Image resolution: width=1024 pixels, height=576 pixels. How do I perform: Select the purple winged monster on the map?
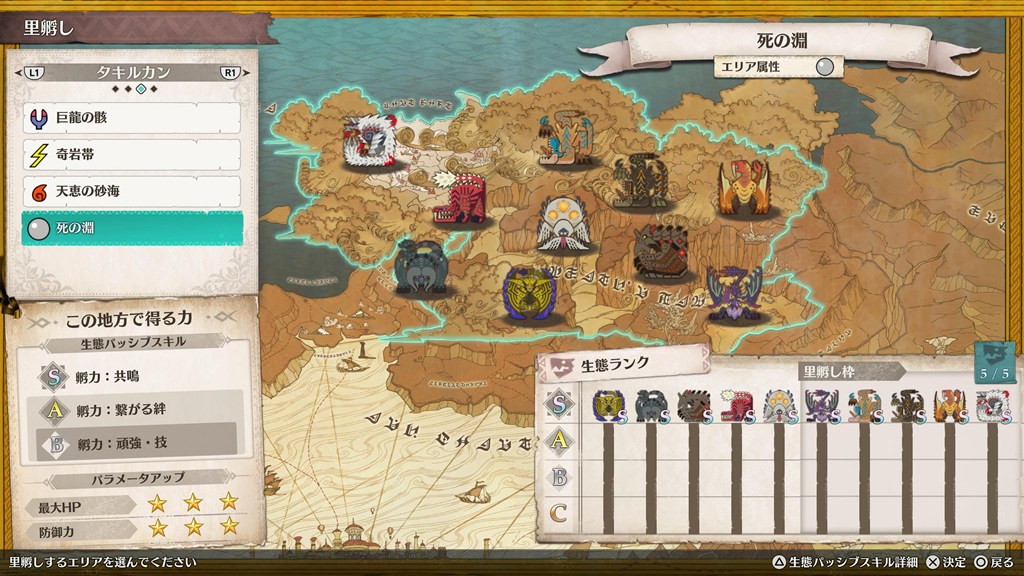[734, 291]
